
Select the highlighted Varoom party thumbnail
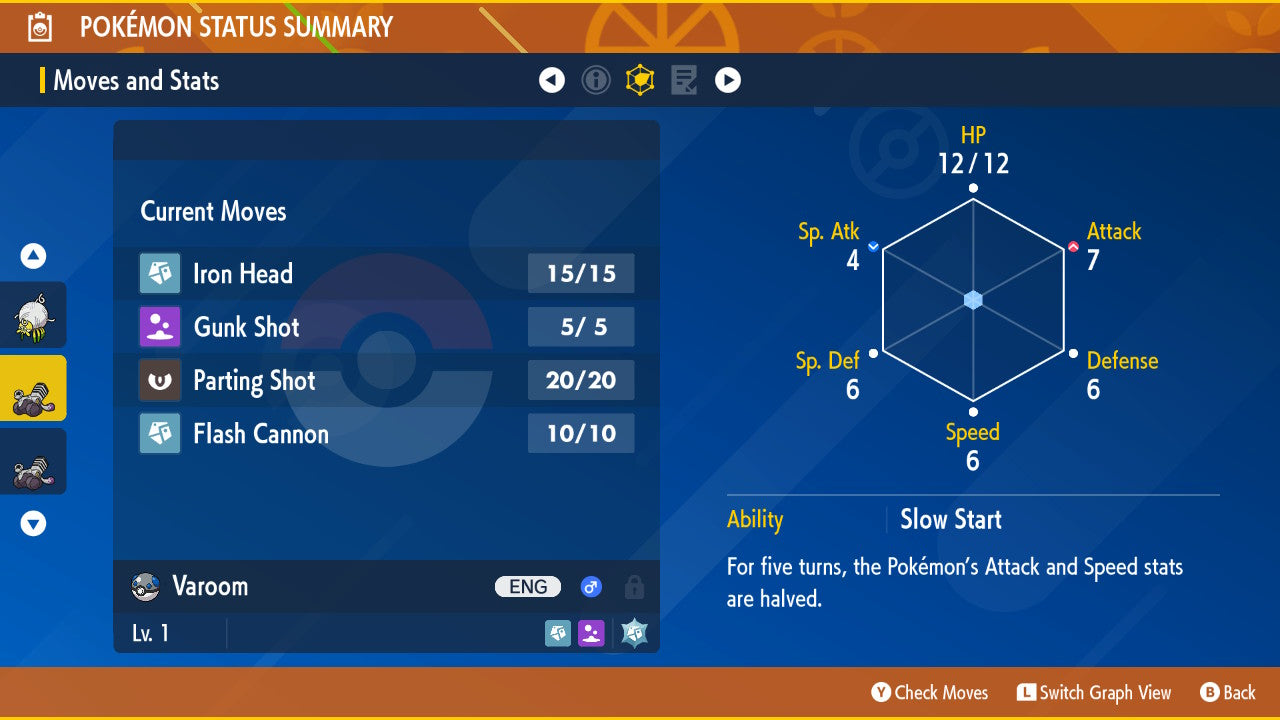coord(33,388)
